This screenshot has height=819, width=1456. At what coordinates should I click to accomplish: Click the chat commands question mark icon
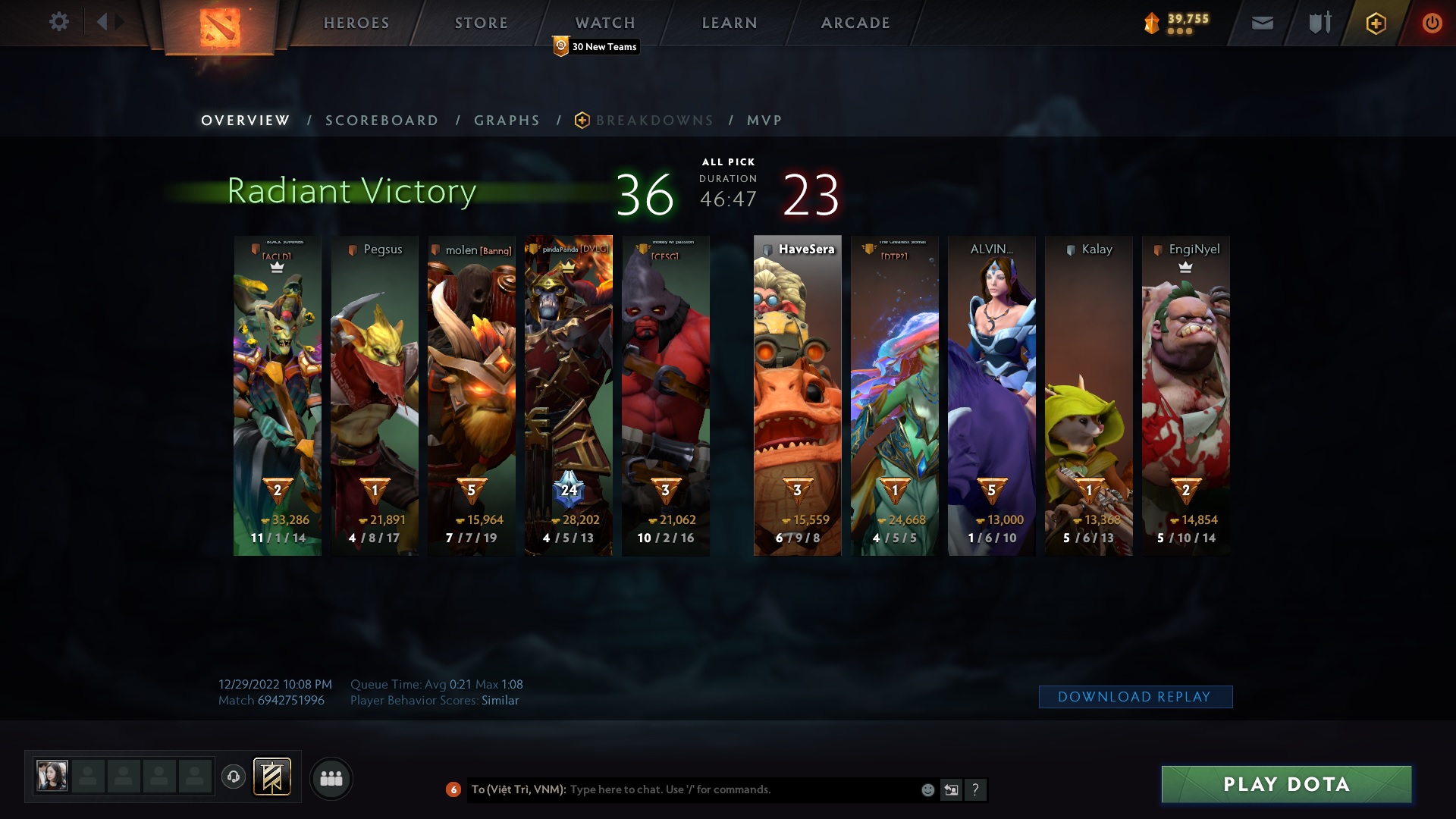coord(976,789)
